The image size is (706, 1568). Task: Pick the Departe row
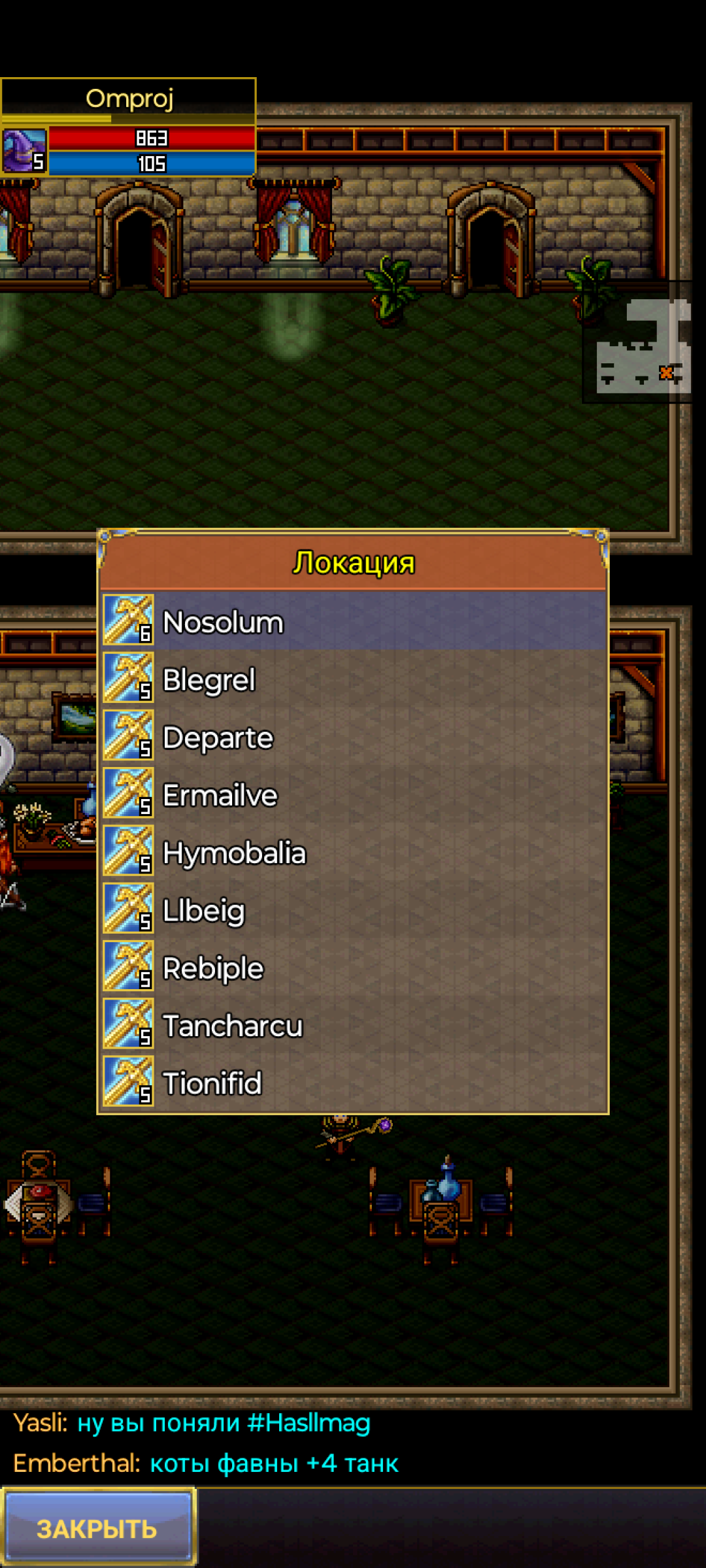pyautogui.click(x=353, y=738)
